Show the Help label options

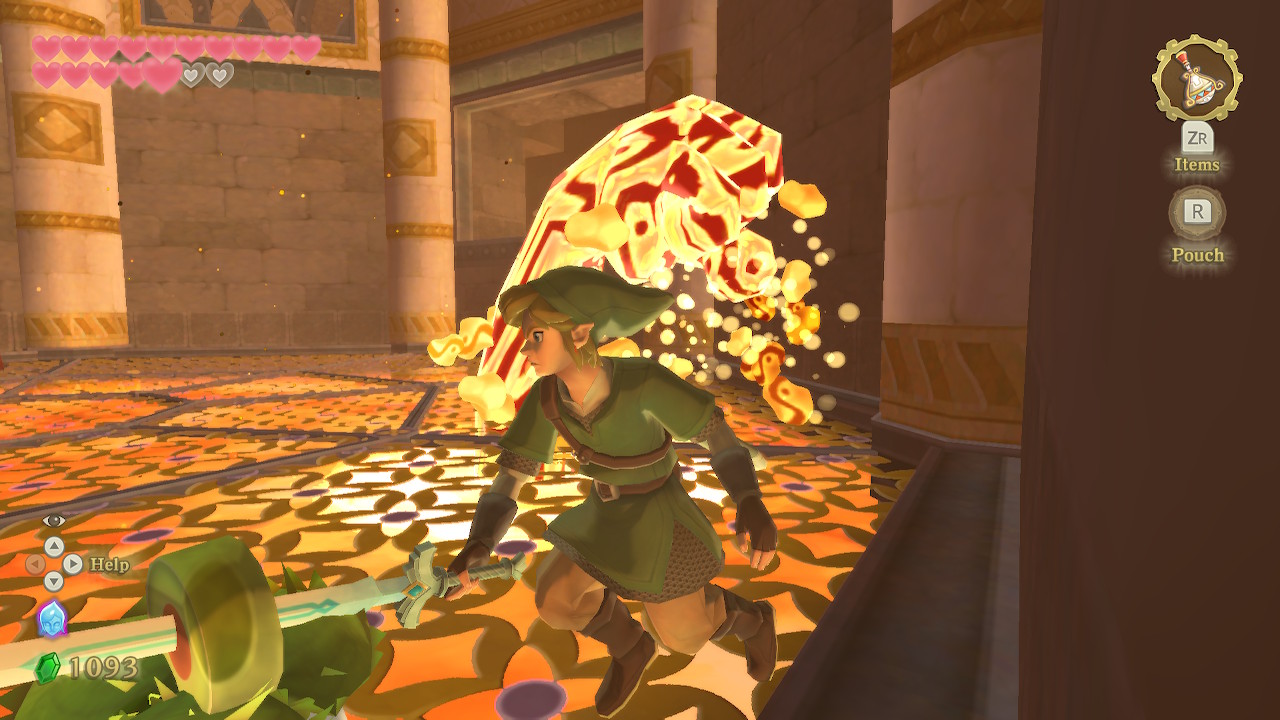pyautogui.click(x=109, y=564)
